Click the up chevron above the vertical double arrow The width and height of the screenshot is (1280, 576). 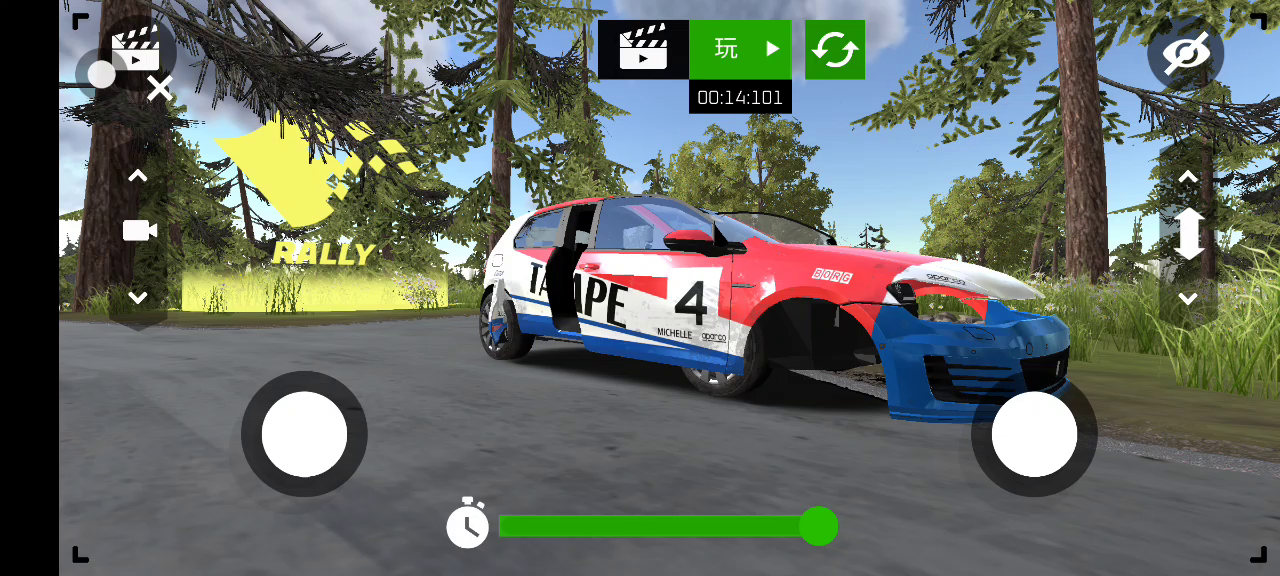pos(1188,177)
